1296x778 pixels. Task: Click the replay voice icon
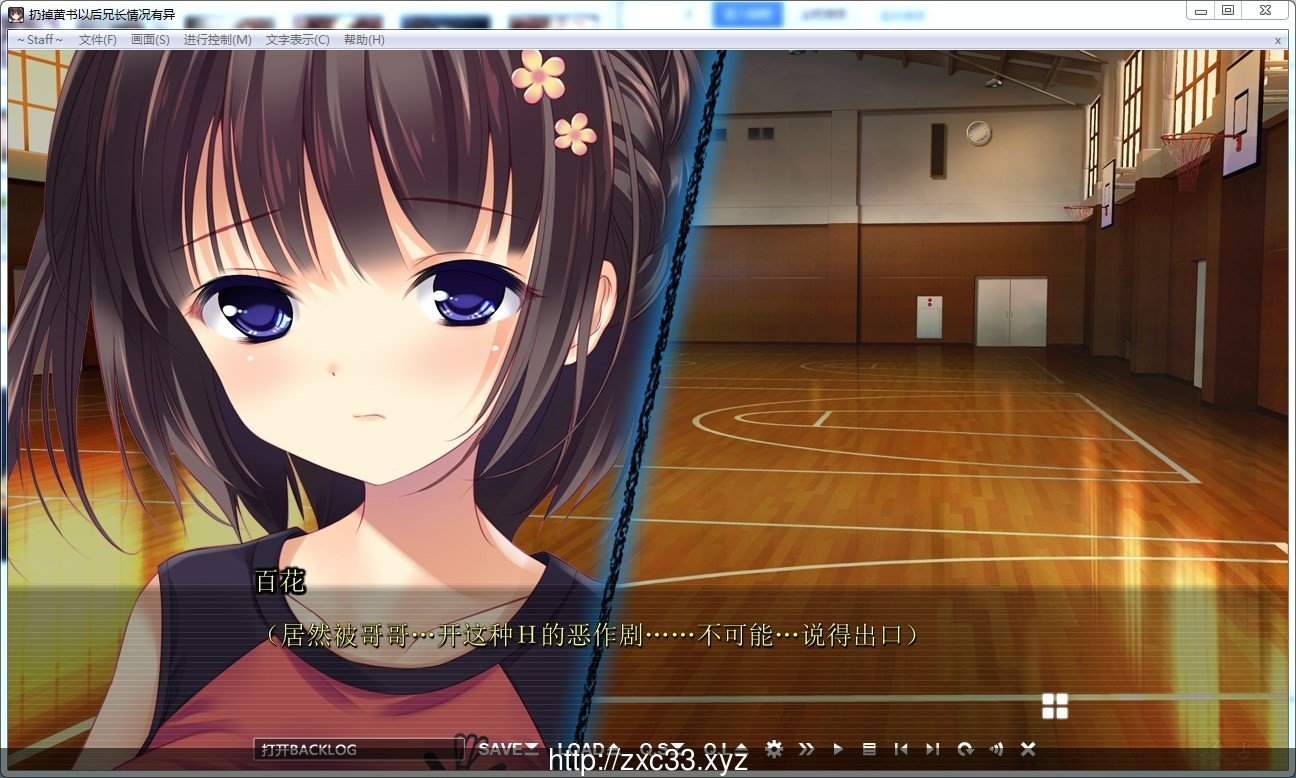965,748
